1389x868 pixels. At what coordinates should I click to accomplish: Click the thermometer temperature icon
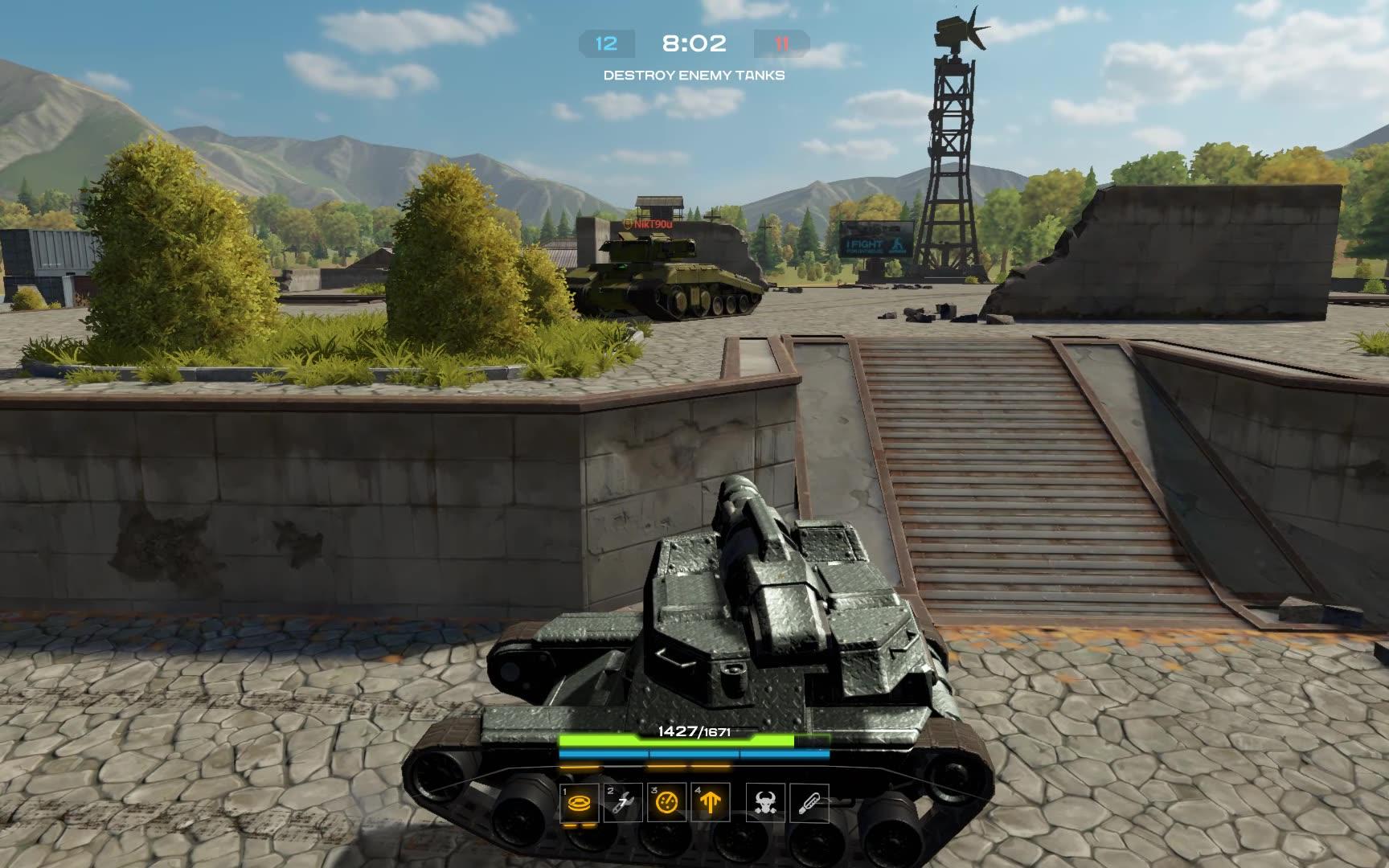pos(809,801)
